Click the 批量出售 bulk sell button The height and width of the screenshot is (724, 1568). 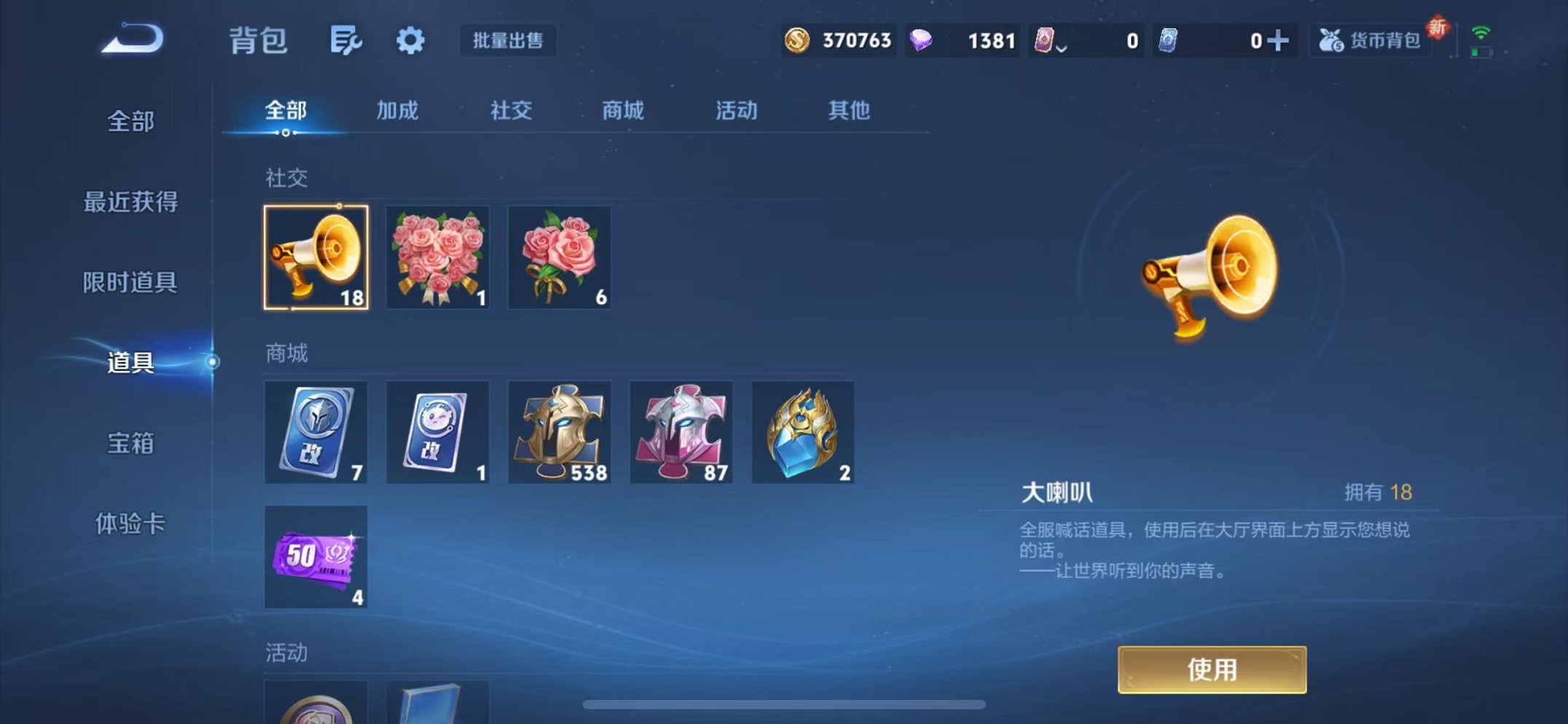pos(509,41)
